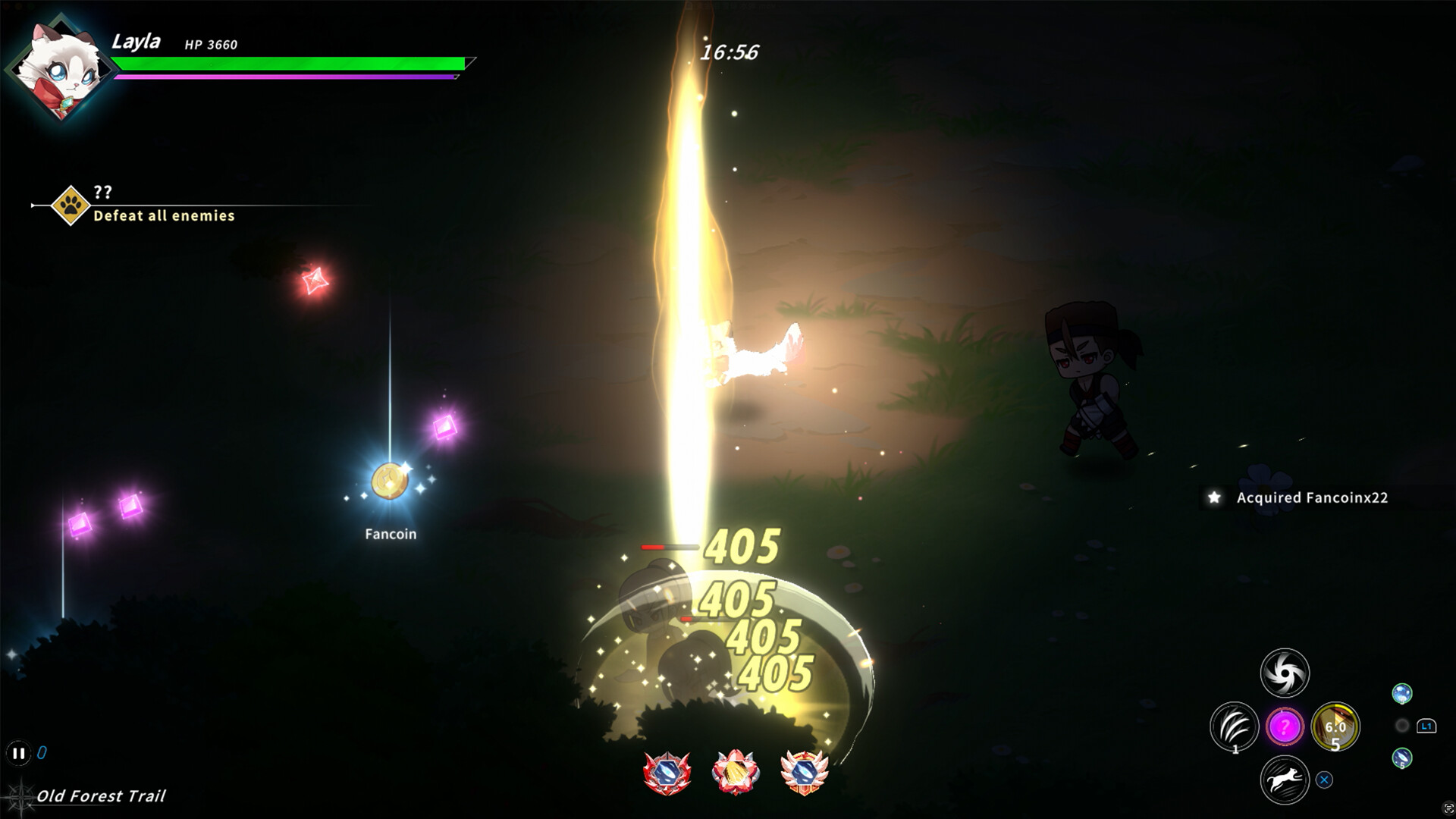Click the star icon on the Fancoin notification
Viewport: 1456px width, 819px height.
click(1216, 499)
